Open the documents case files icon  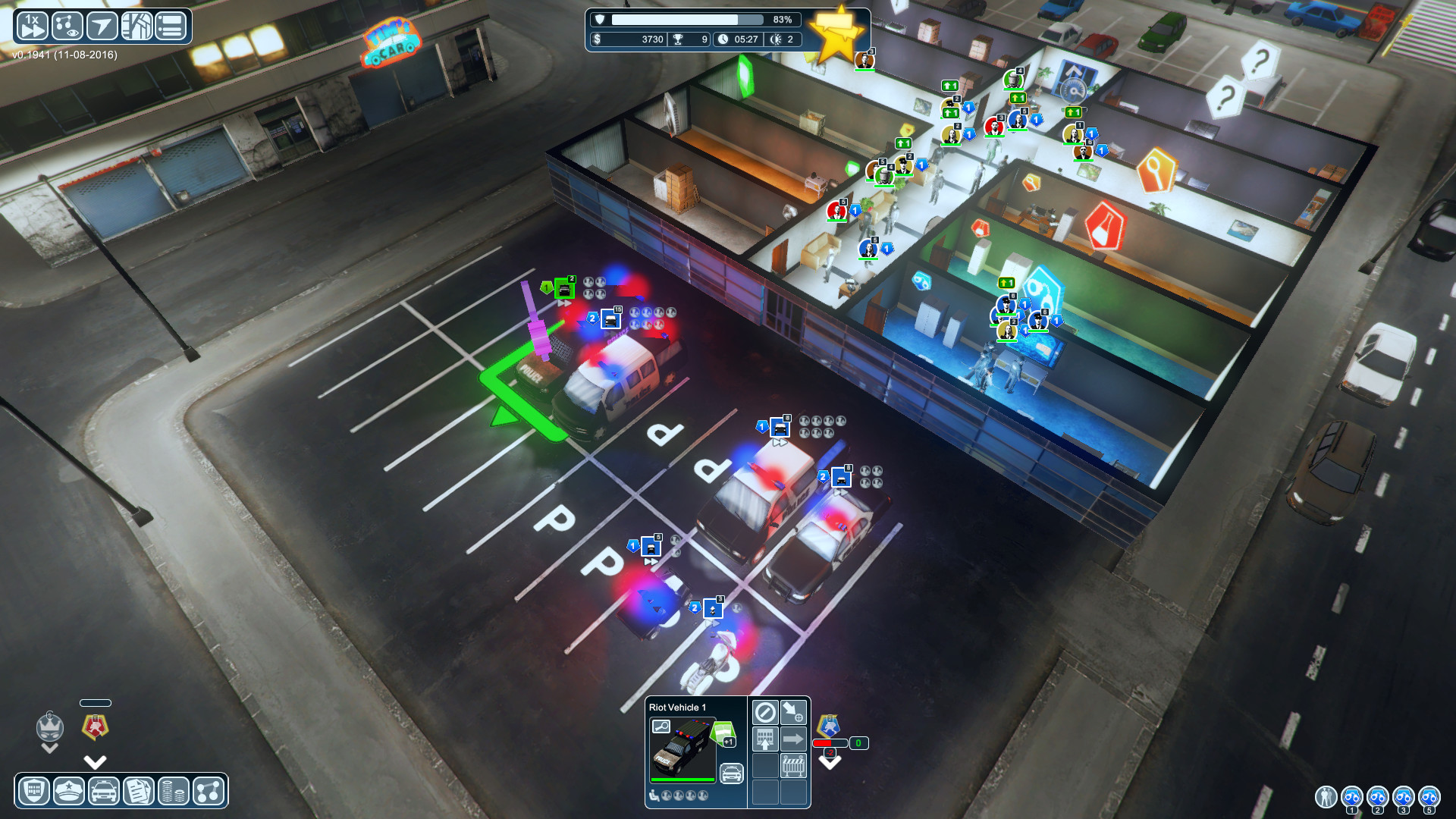pos(137,791)
